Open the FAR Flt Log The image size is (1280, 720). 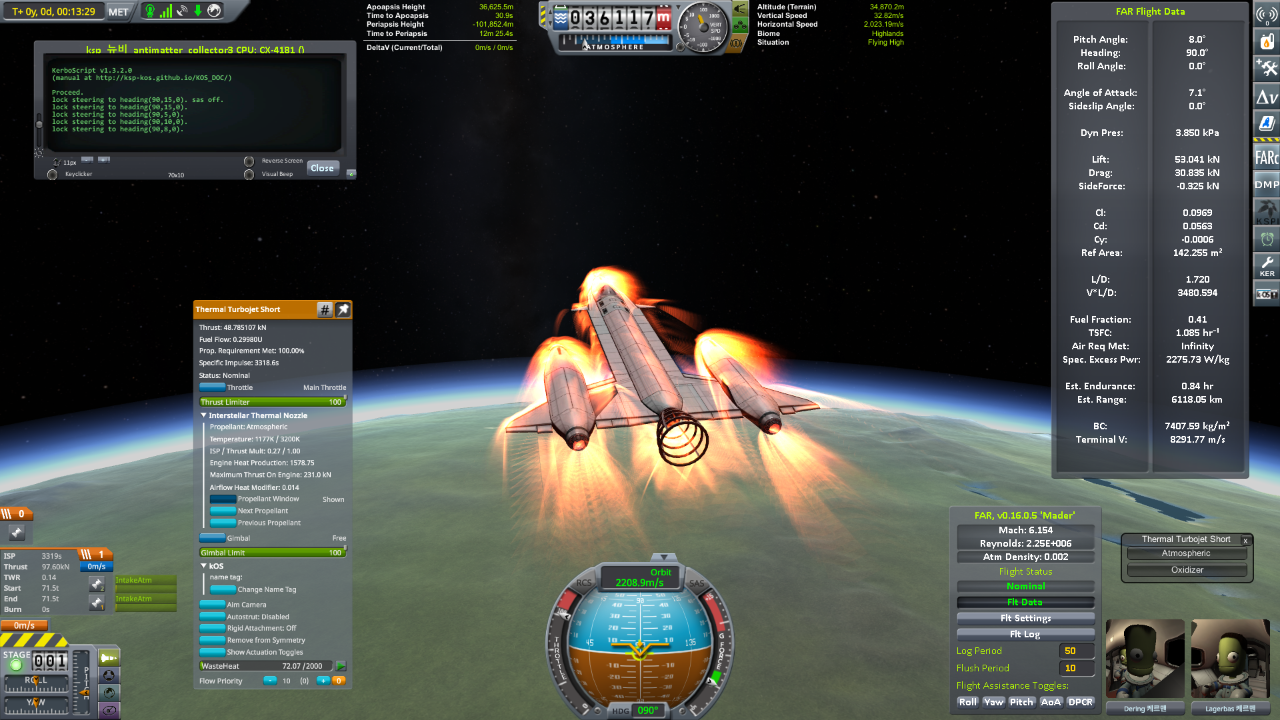click(x=1025, y=634)
